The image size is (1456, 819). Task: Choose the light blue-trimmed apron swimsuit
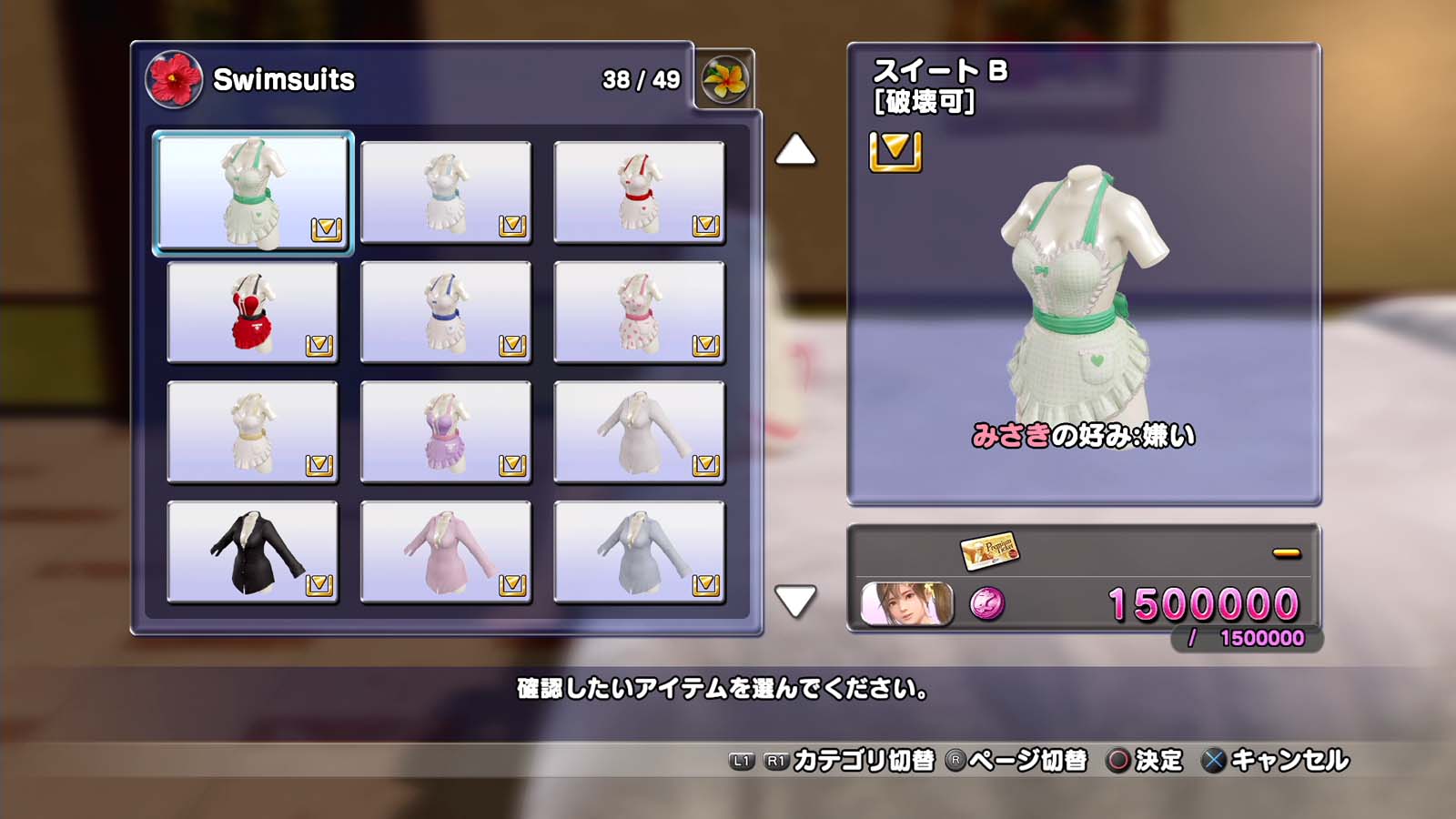click(x=446, y=192)
